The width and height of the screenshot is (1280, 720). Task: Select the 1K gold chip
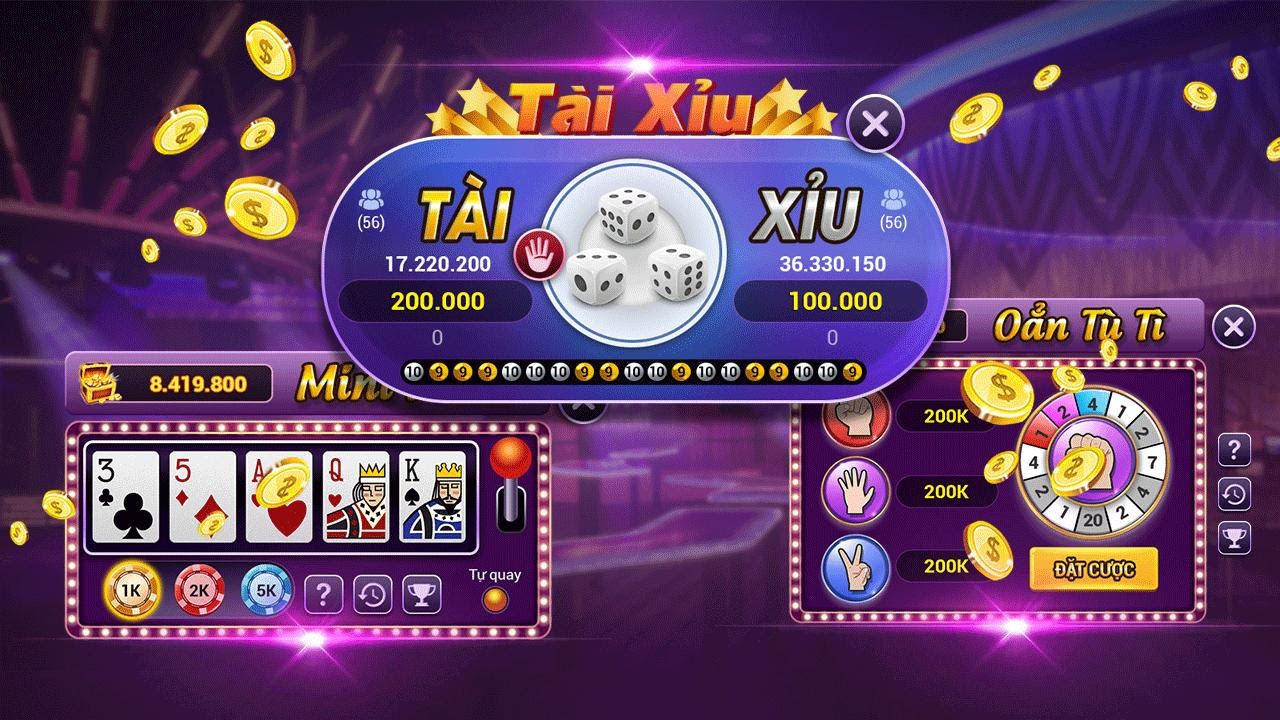point(131,590)
